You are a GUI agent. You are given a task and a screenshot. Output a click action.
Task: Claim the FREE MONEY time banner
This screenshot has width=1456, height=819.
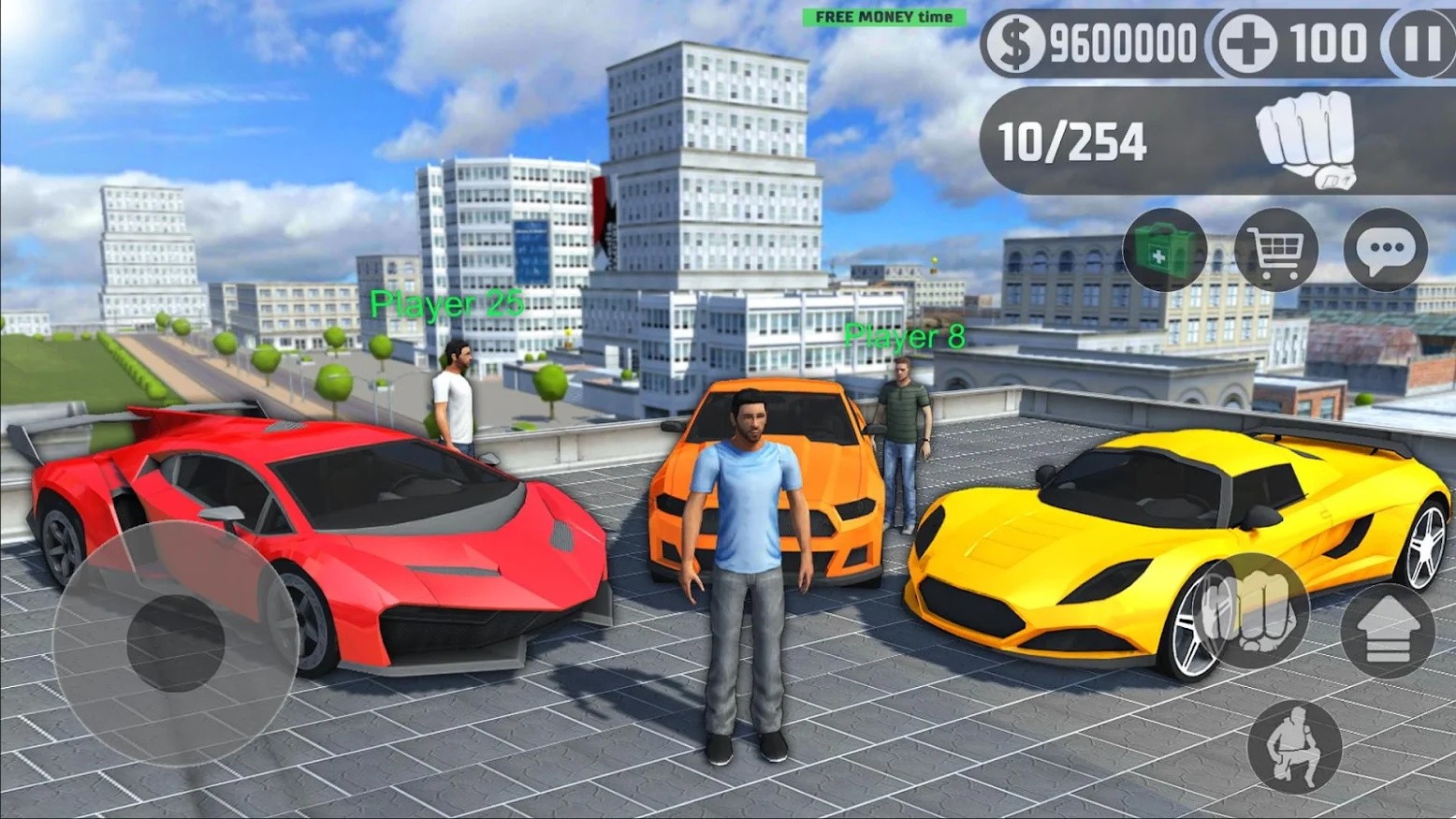(882, 16)
